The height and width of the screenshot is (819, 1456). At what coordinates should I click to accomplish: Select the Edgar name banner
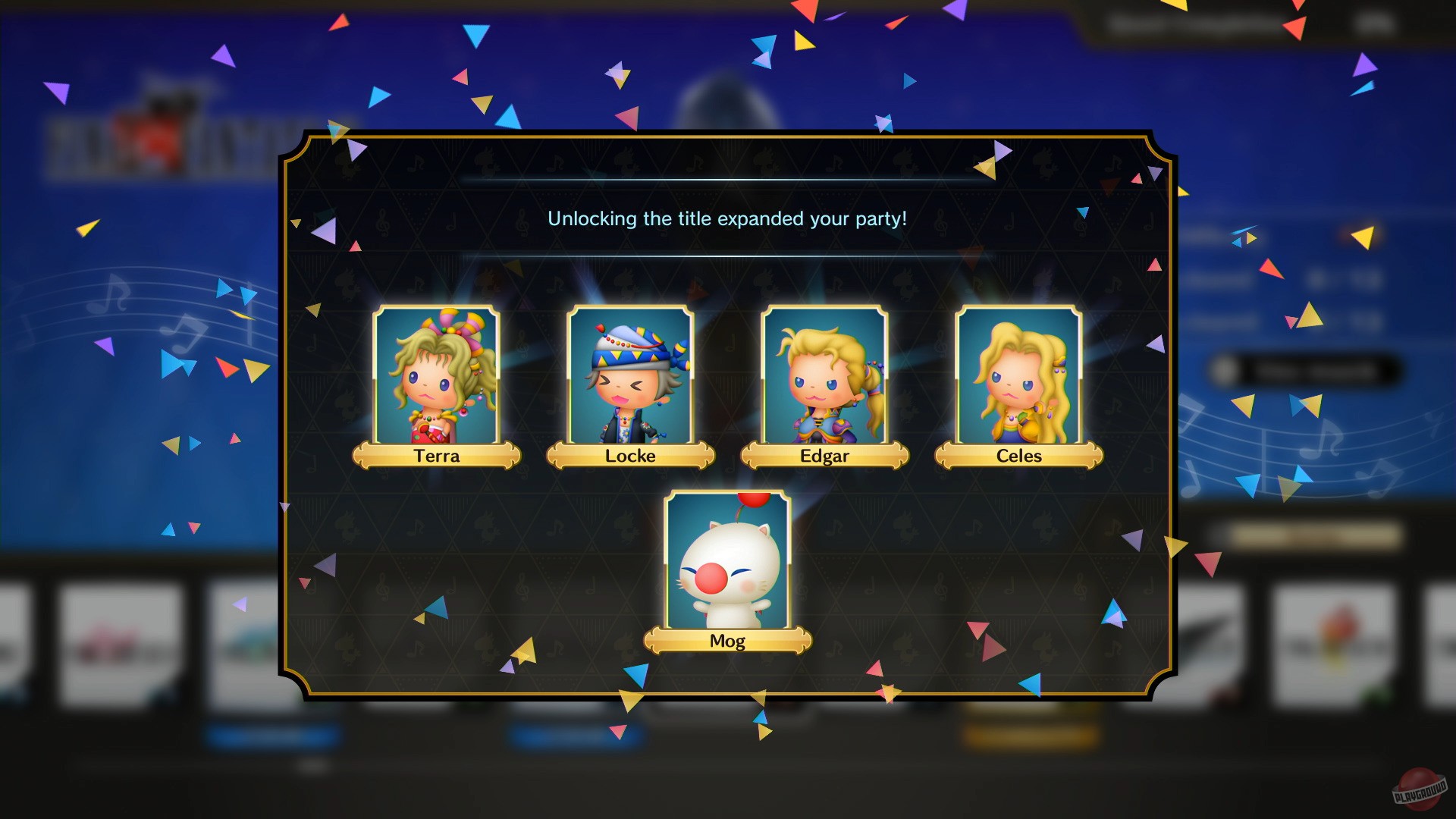pos(825,456)
